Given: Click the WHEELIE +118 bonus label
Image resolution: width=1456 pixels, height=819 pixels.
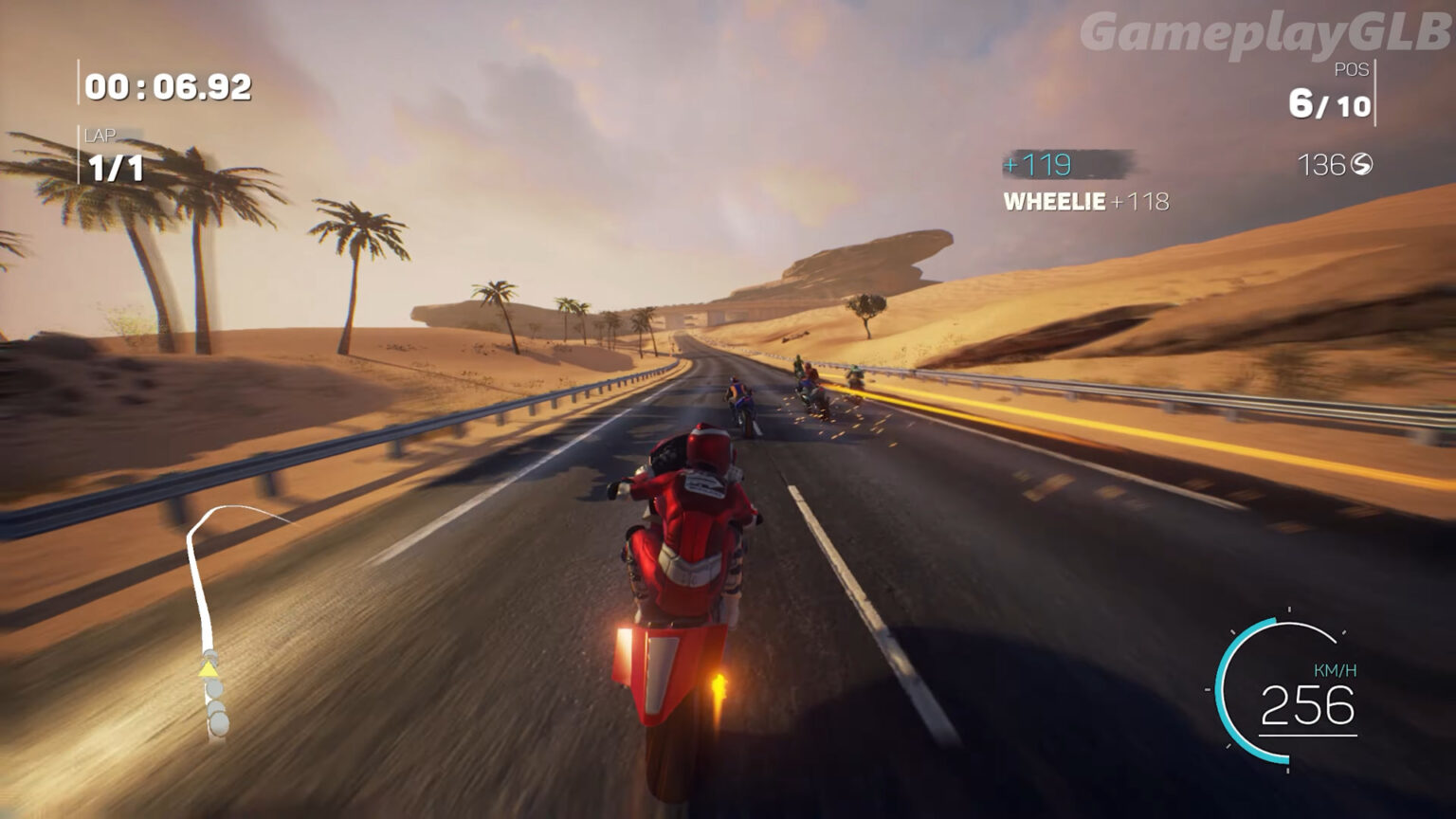Looking at the screenshot, I should pos(1084,201).
